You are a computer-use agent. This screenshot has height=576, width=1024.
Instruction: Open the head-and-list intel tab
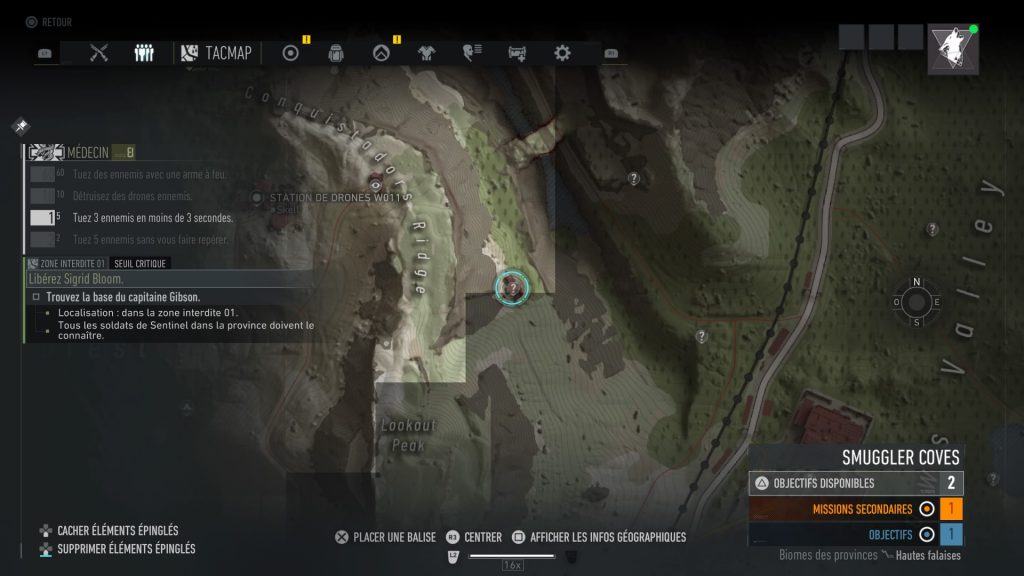click(472, 53)
